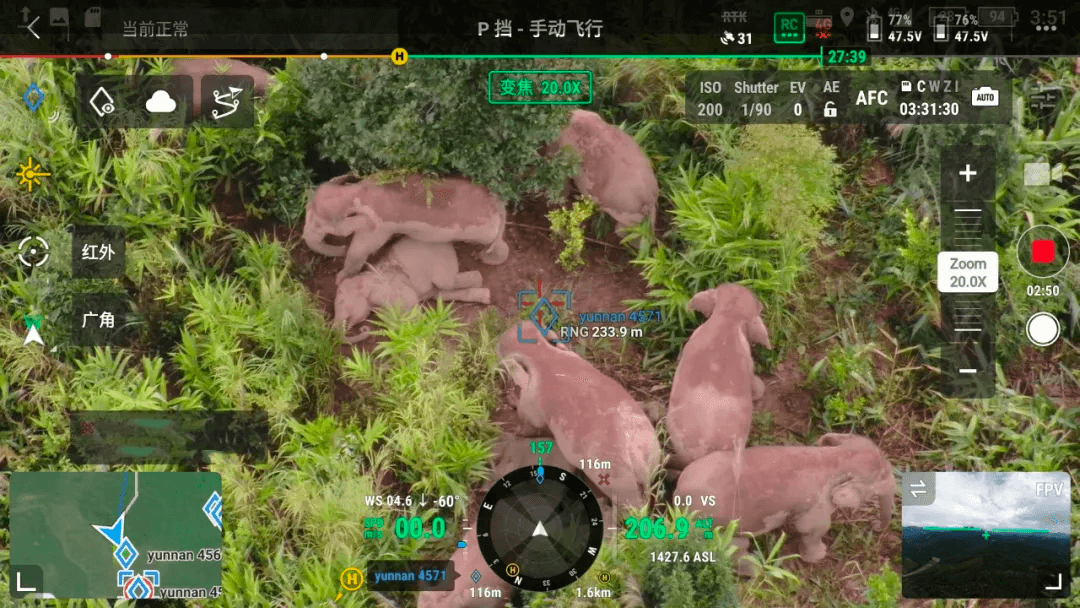
Task: Change the AFC focus mode
Action: (x=872, y=98)
